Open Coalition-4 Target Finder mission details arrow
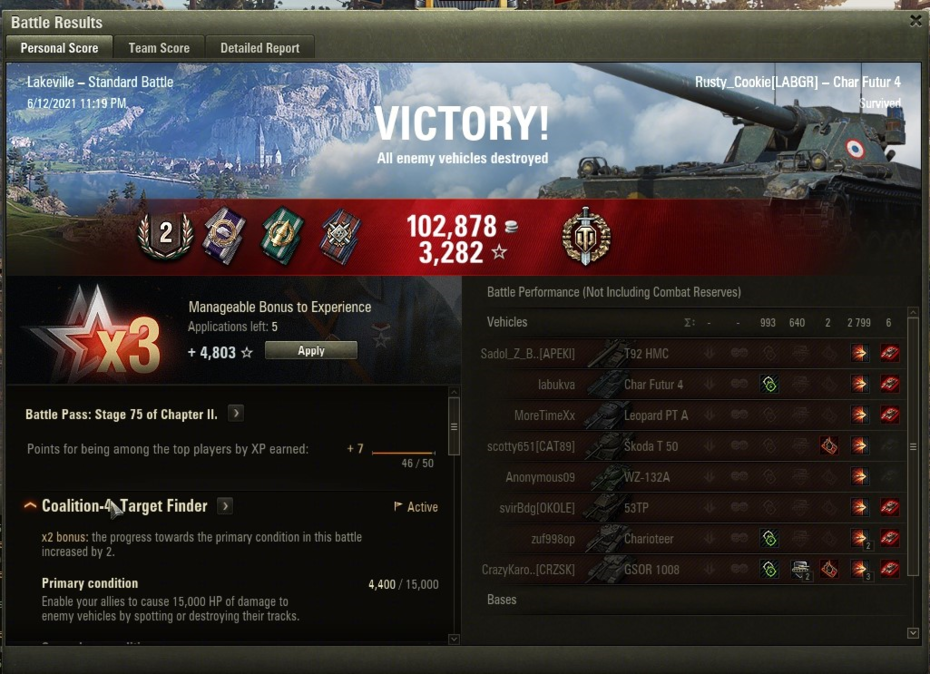The height and width of the screenshot is (674, 930). [x=225, y=506]
